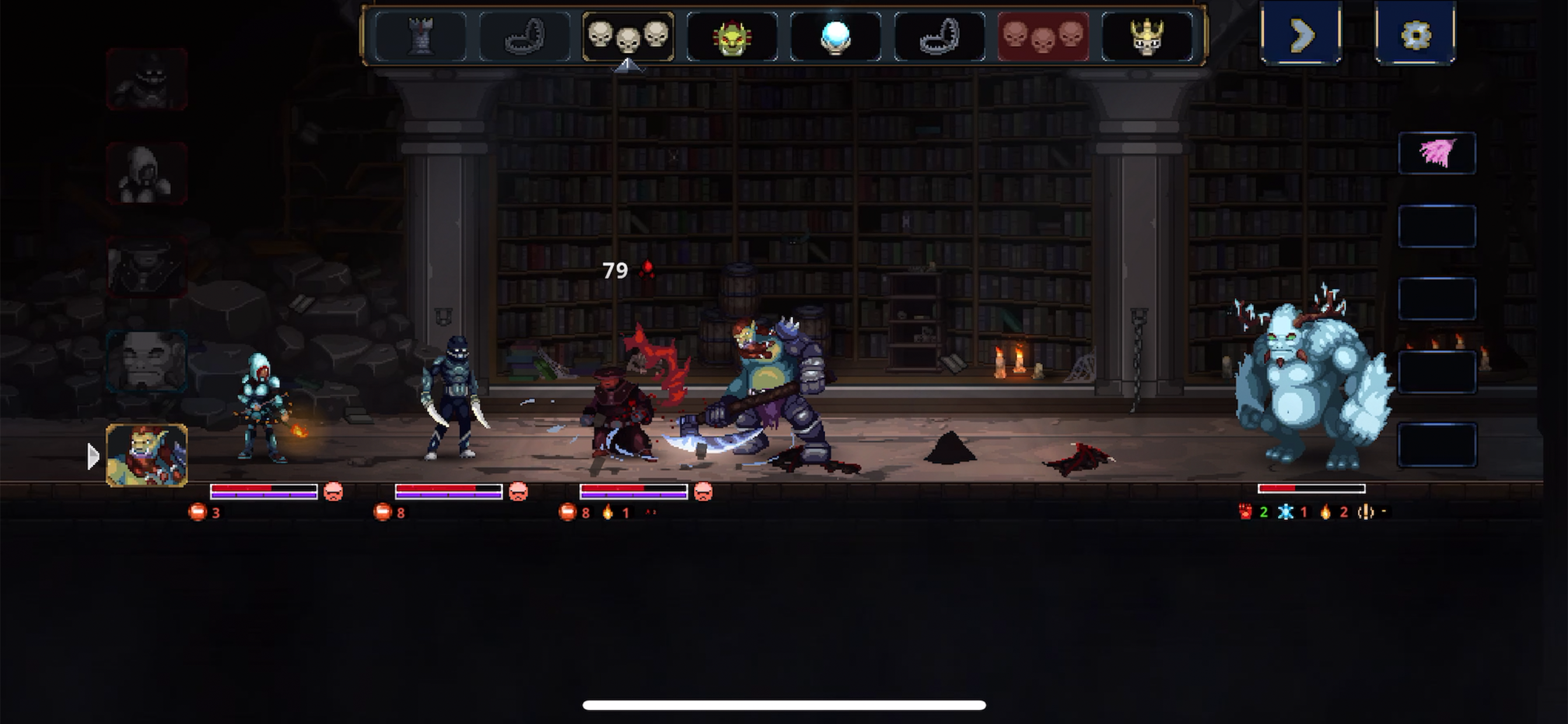
Task: Select the tower stage icon
Action: 421,37
